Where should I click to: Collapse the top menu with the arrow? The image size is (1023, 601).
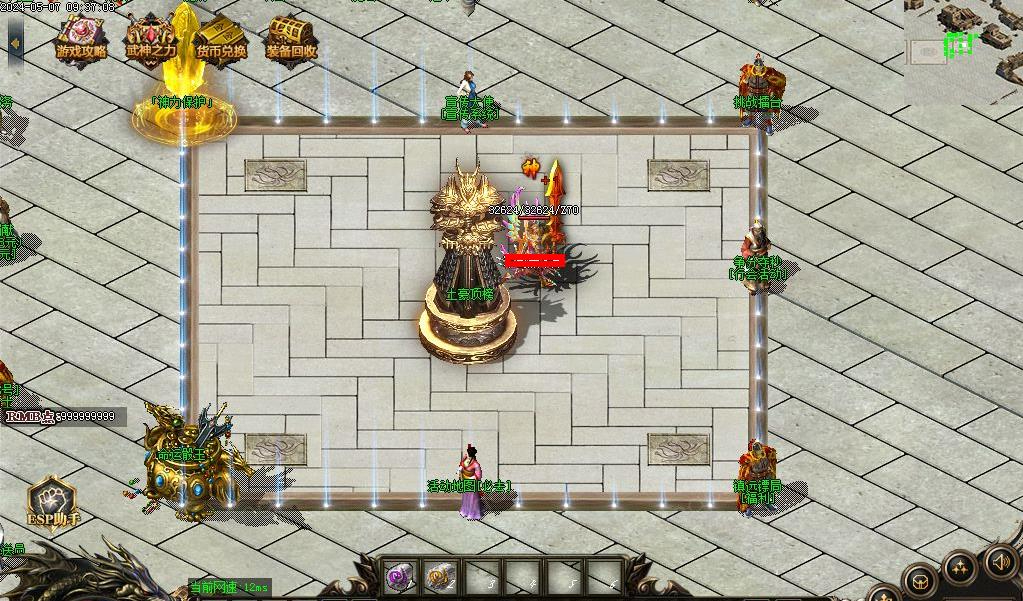pos(15,42)
